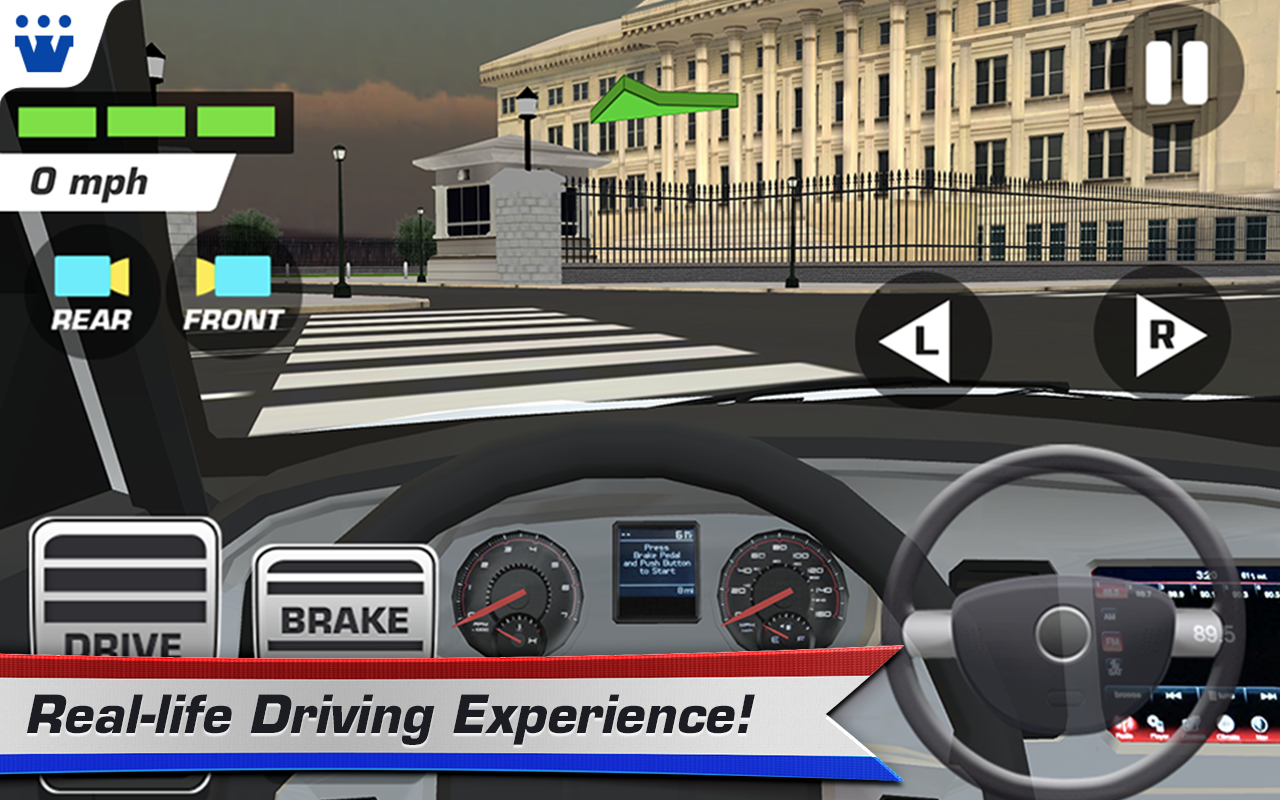The image size is (1280, 800).
Task: Select the FM band icon on the touchscreen
Action: [1112, 639]
